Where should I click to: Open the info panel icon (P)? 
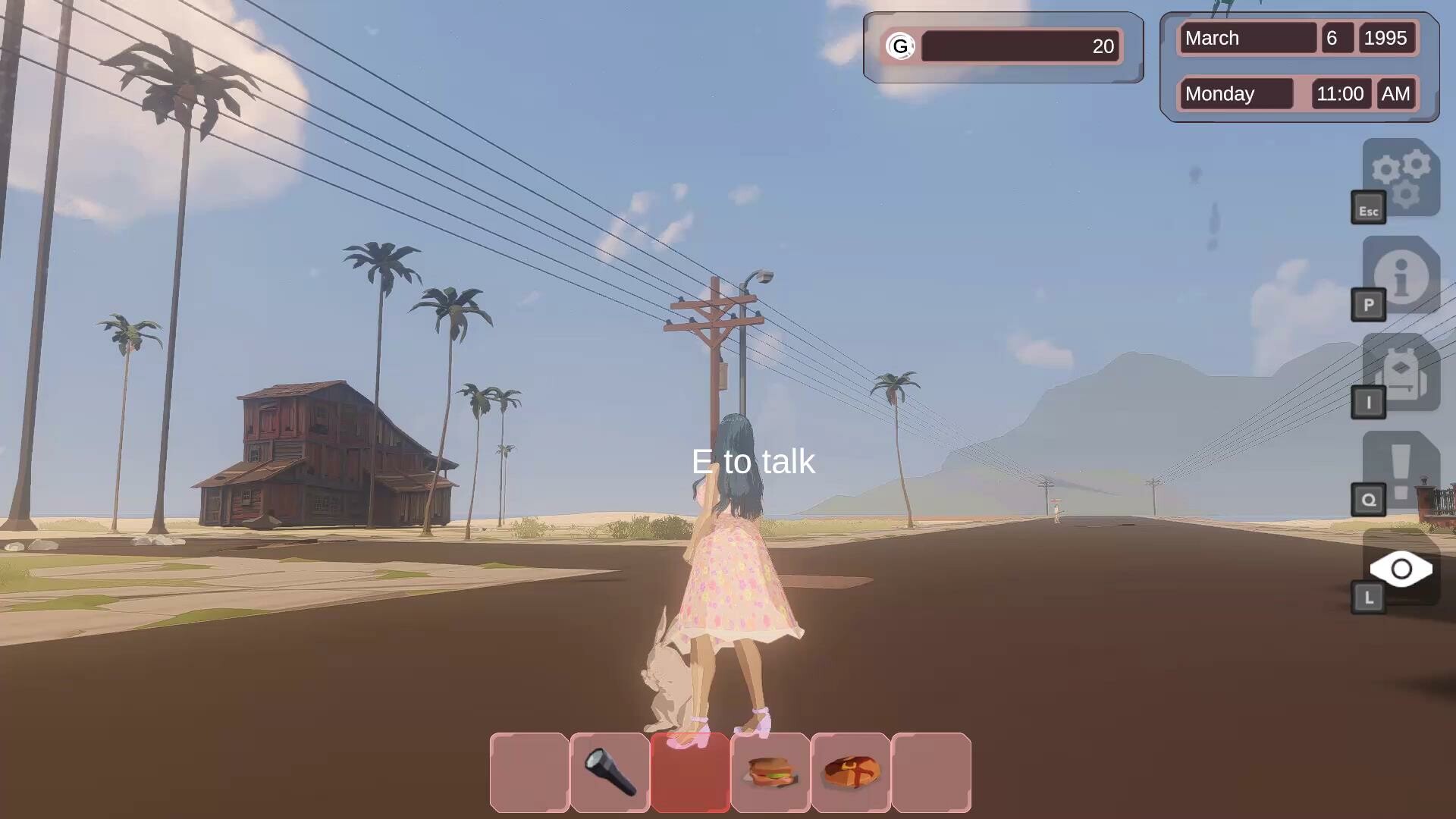pos(1401,277)
